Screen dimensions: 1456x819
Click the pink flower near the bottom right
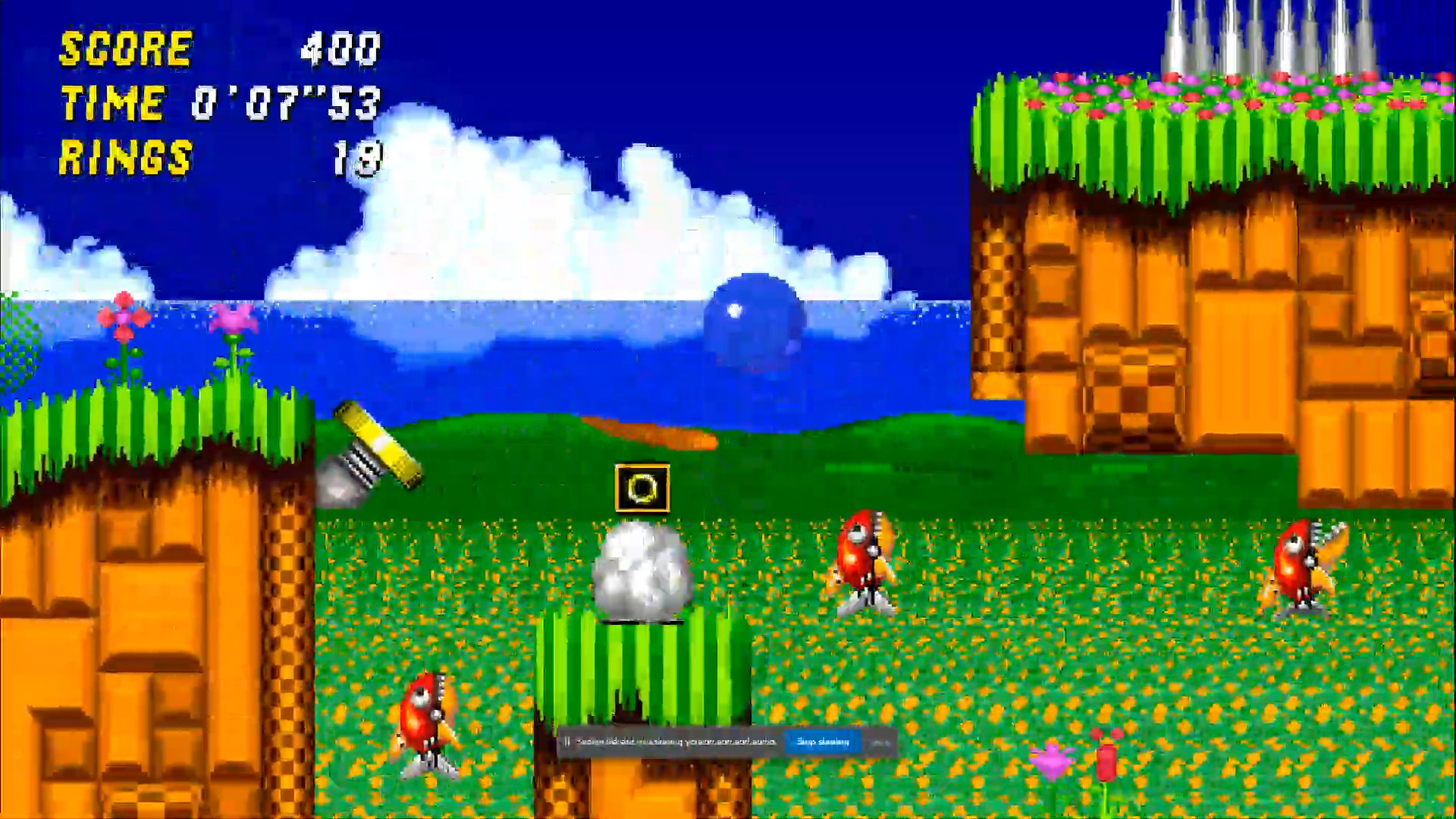[x=1054, y=758]
